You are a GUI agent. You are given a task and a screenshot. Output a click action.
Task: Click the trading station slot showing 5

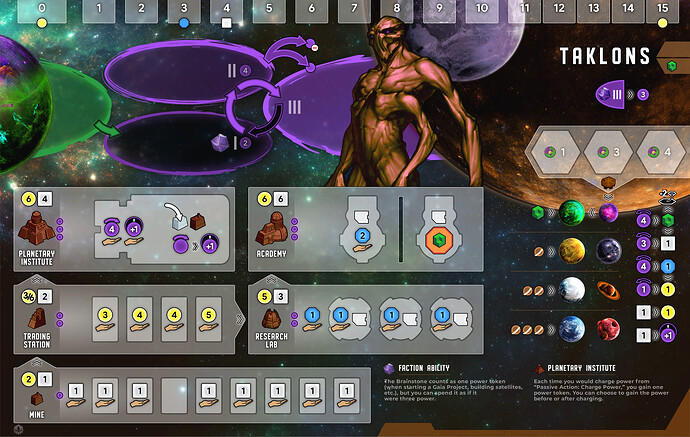pyautogui.click(x=206, y=318)
